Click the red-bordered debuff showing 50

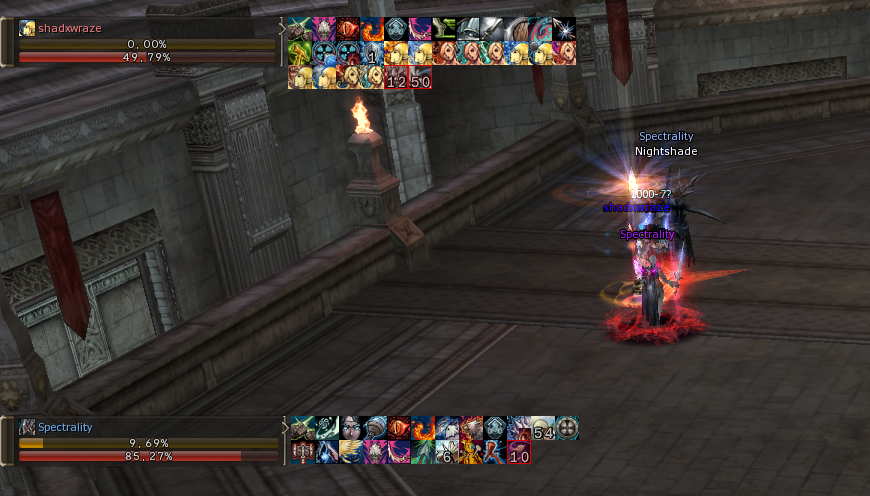point(420,78)
